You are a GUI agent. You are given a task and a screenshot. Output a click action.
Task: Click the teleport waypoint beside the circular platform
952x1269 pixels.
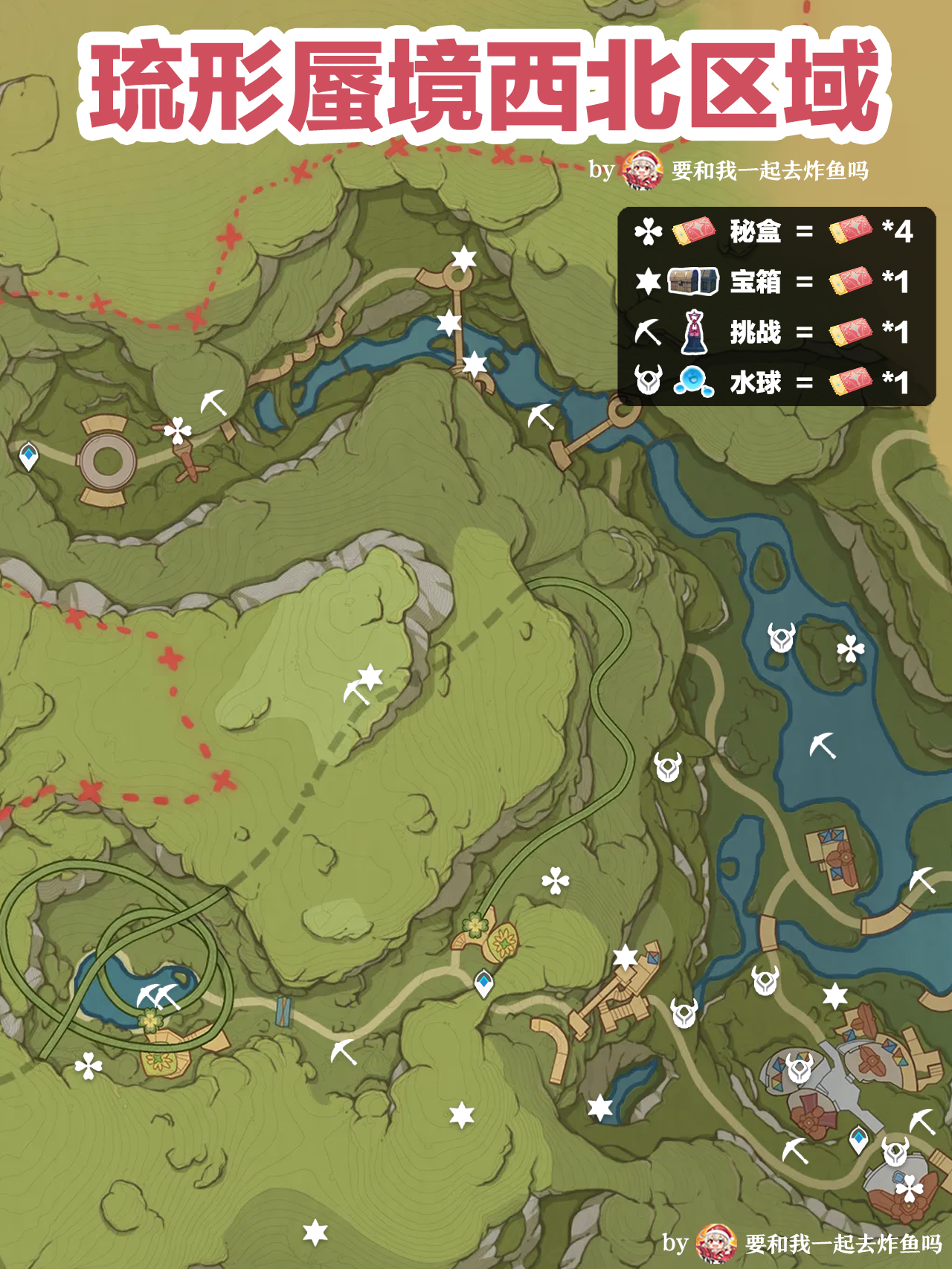(28, 456)
